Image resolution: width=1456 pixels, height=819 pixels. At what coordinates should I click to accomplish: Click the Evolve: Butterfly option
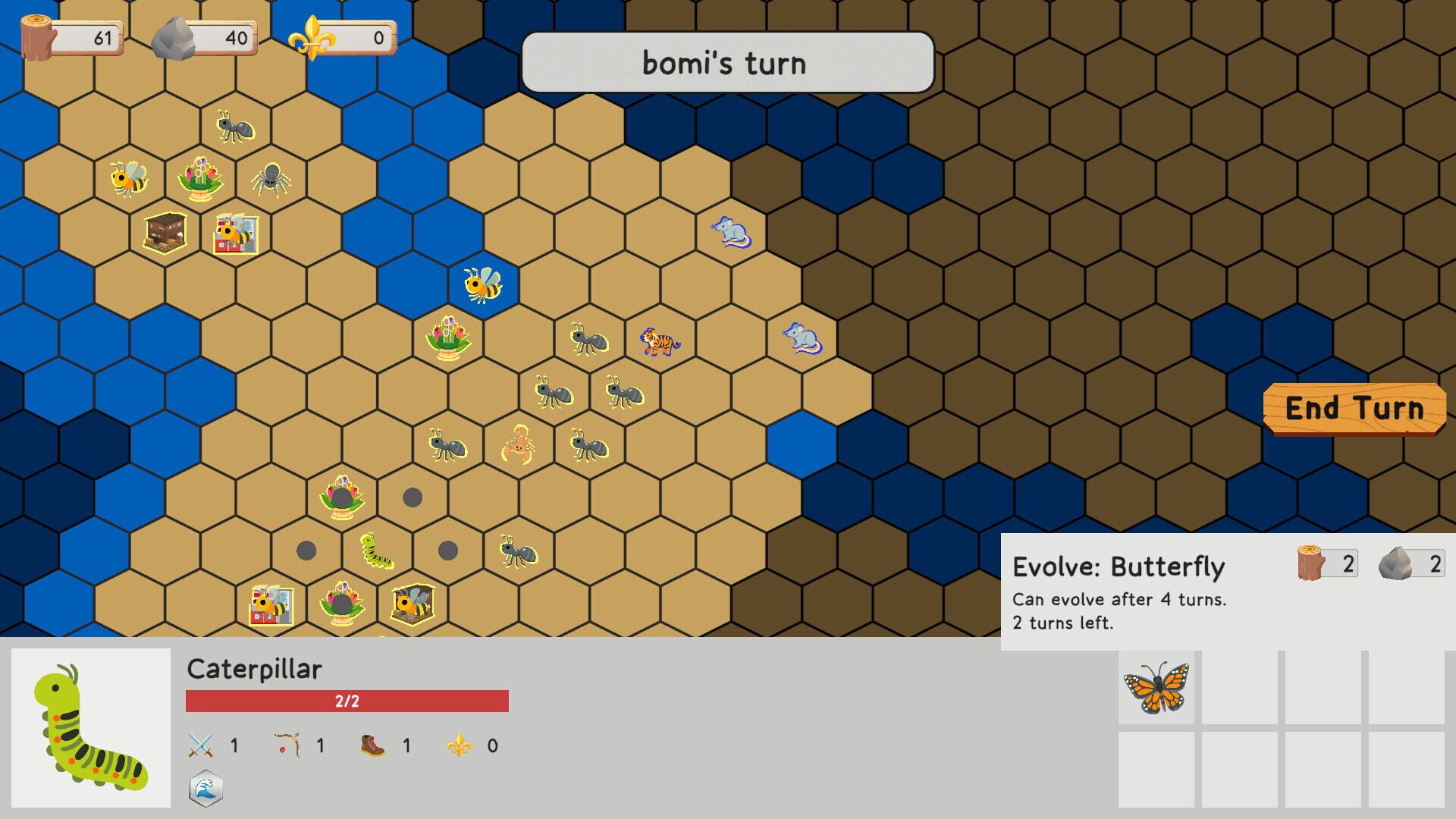(x=1119, y=566)
